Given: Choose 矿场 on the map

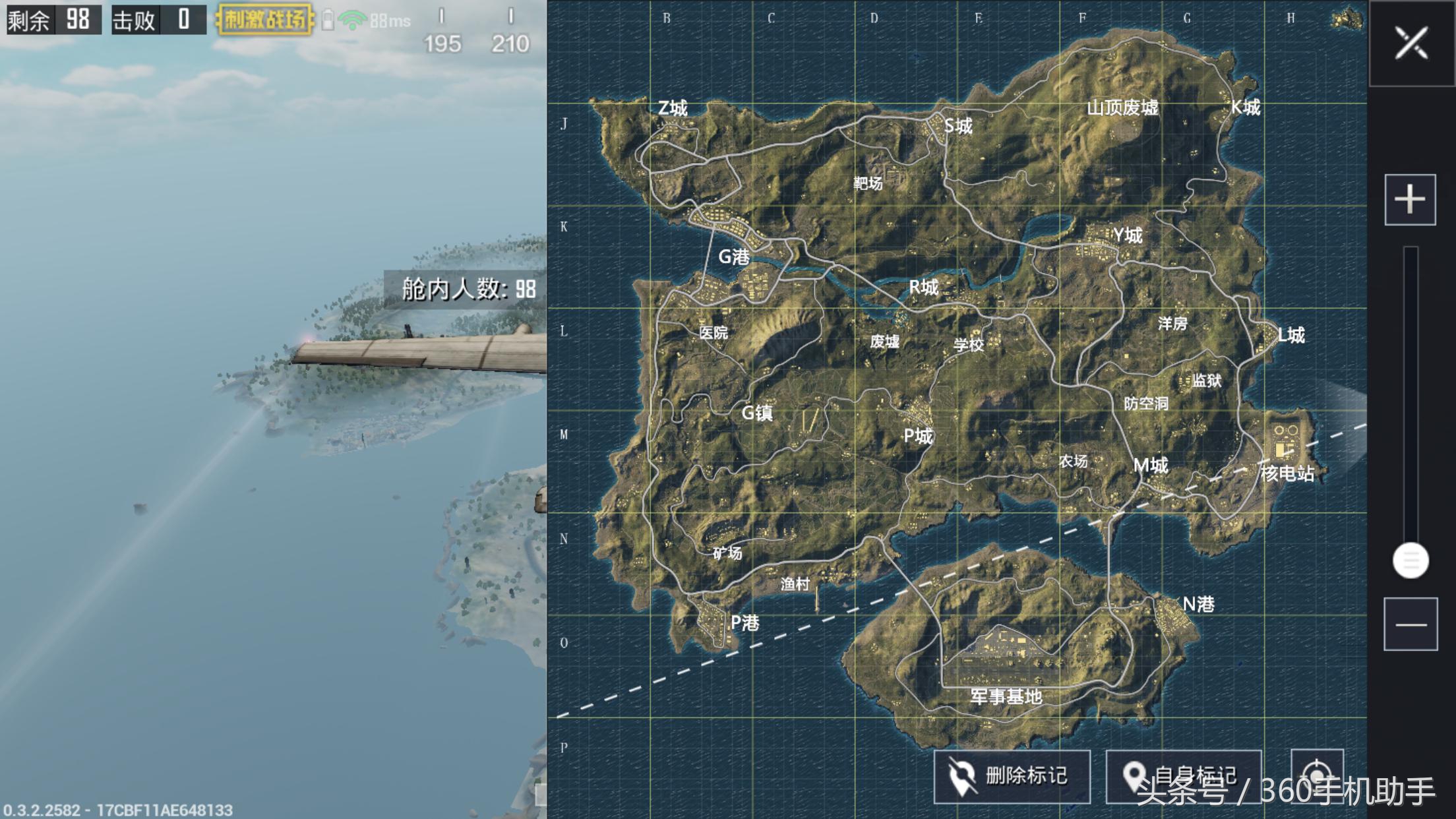Looking at the screenshot, I should (727, 553).
